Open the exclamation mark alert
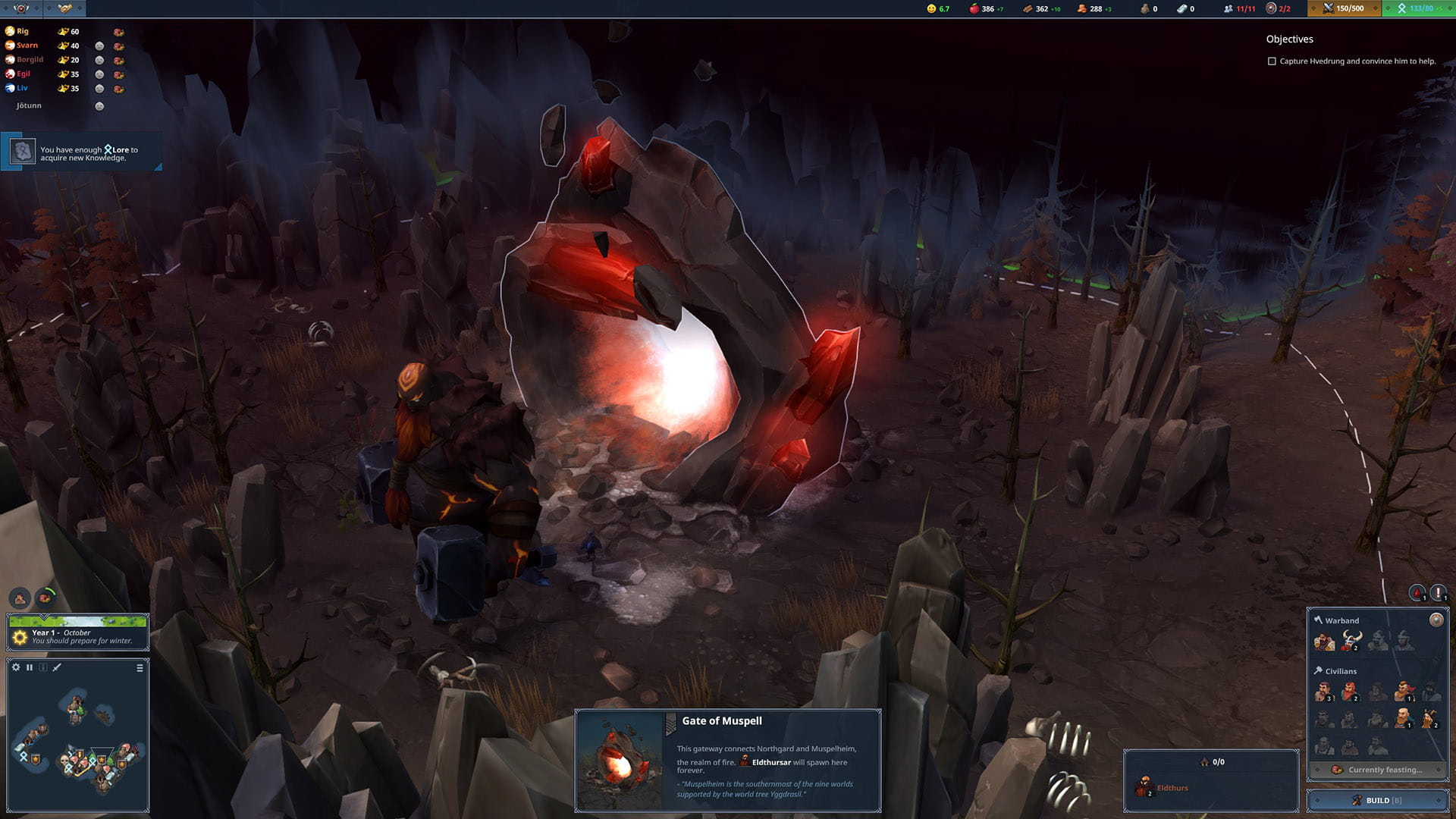1456x819 pixels. click(1438, 593)
